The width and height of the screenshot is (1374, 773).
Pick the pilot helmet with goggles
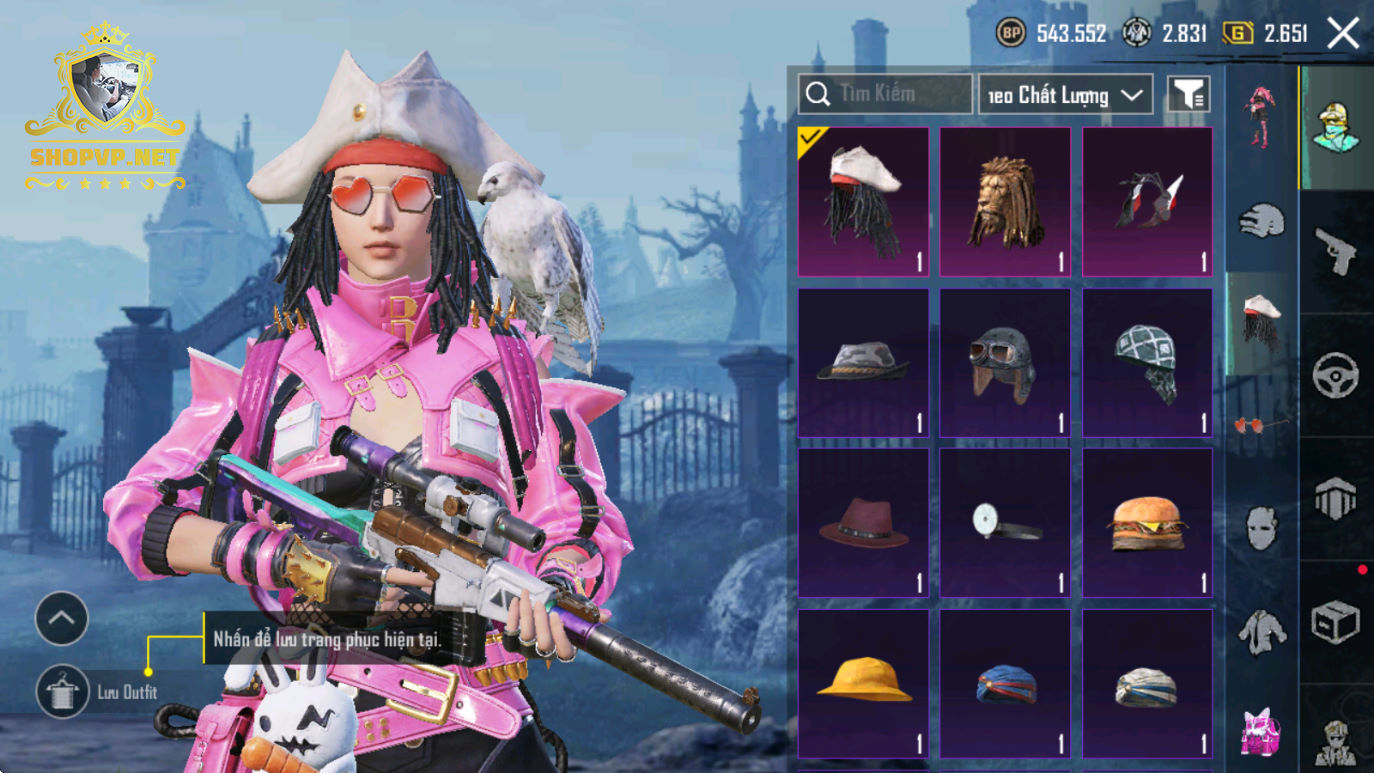pyautogui.click(x=1005, y=362)
